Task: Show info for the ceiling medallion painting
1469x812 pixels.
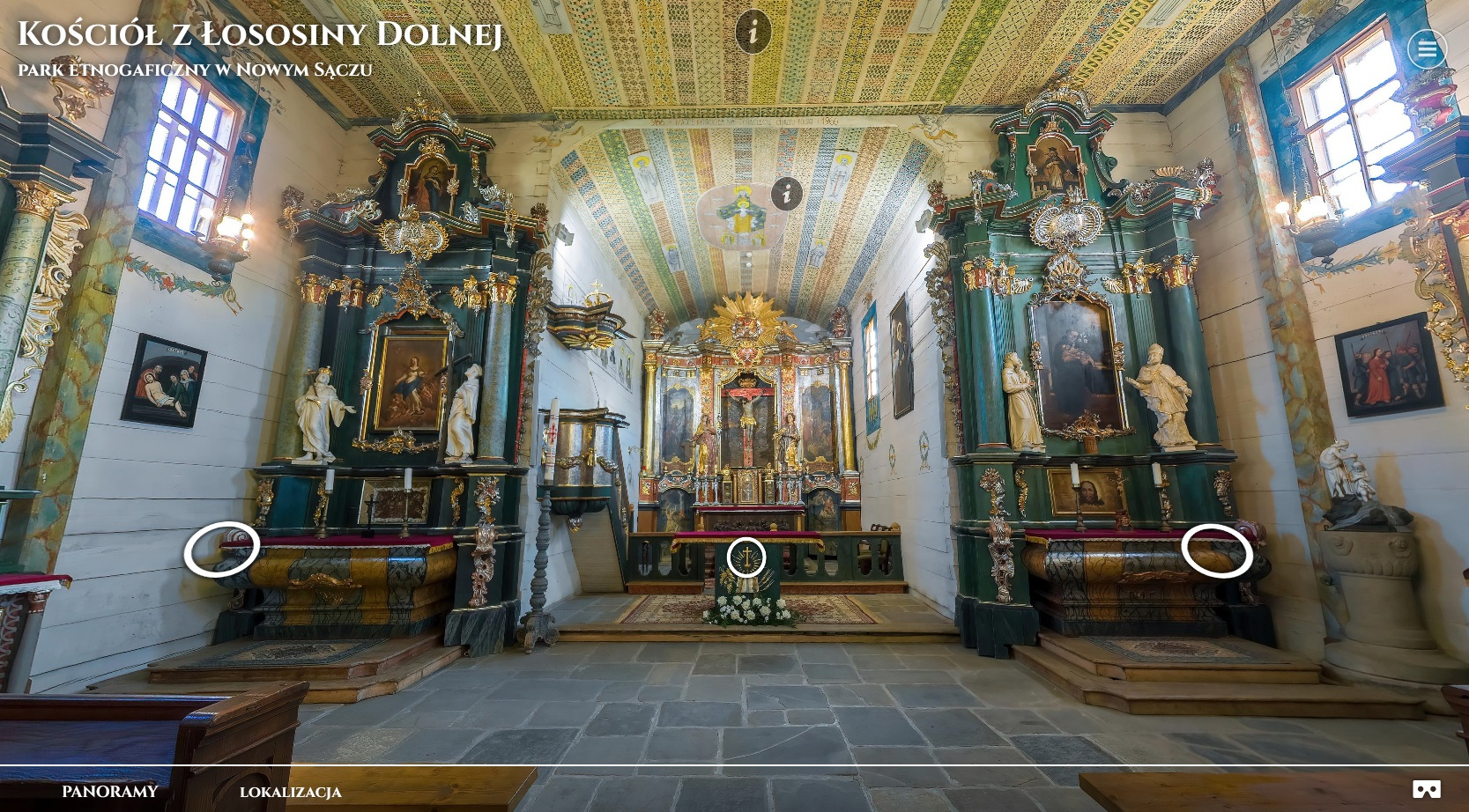Action: (787, 194)
